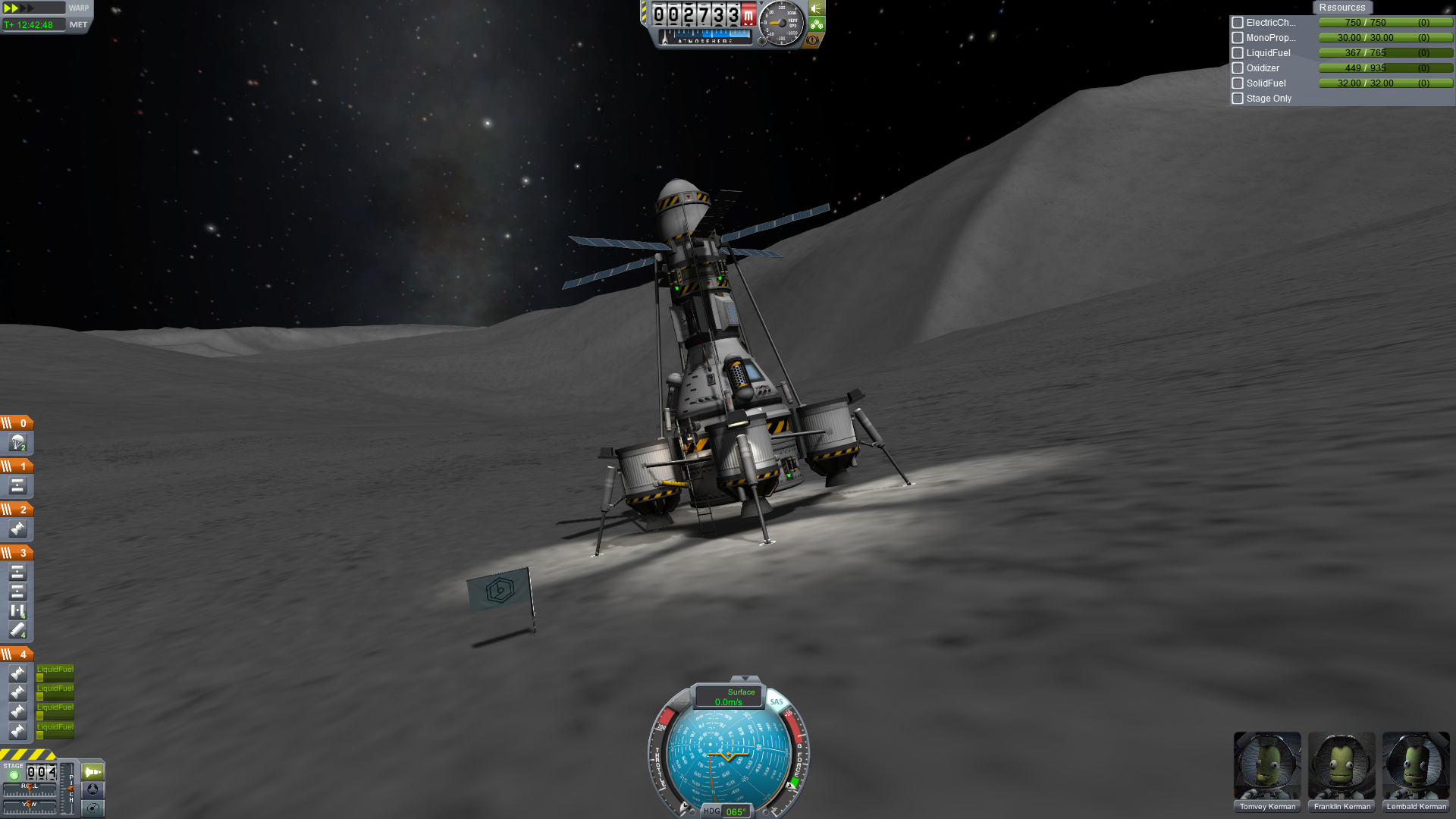Toggle the lights button by the altimeter
The height and width of the screenshot is (819, 1456).
[x=817, y=8]
